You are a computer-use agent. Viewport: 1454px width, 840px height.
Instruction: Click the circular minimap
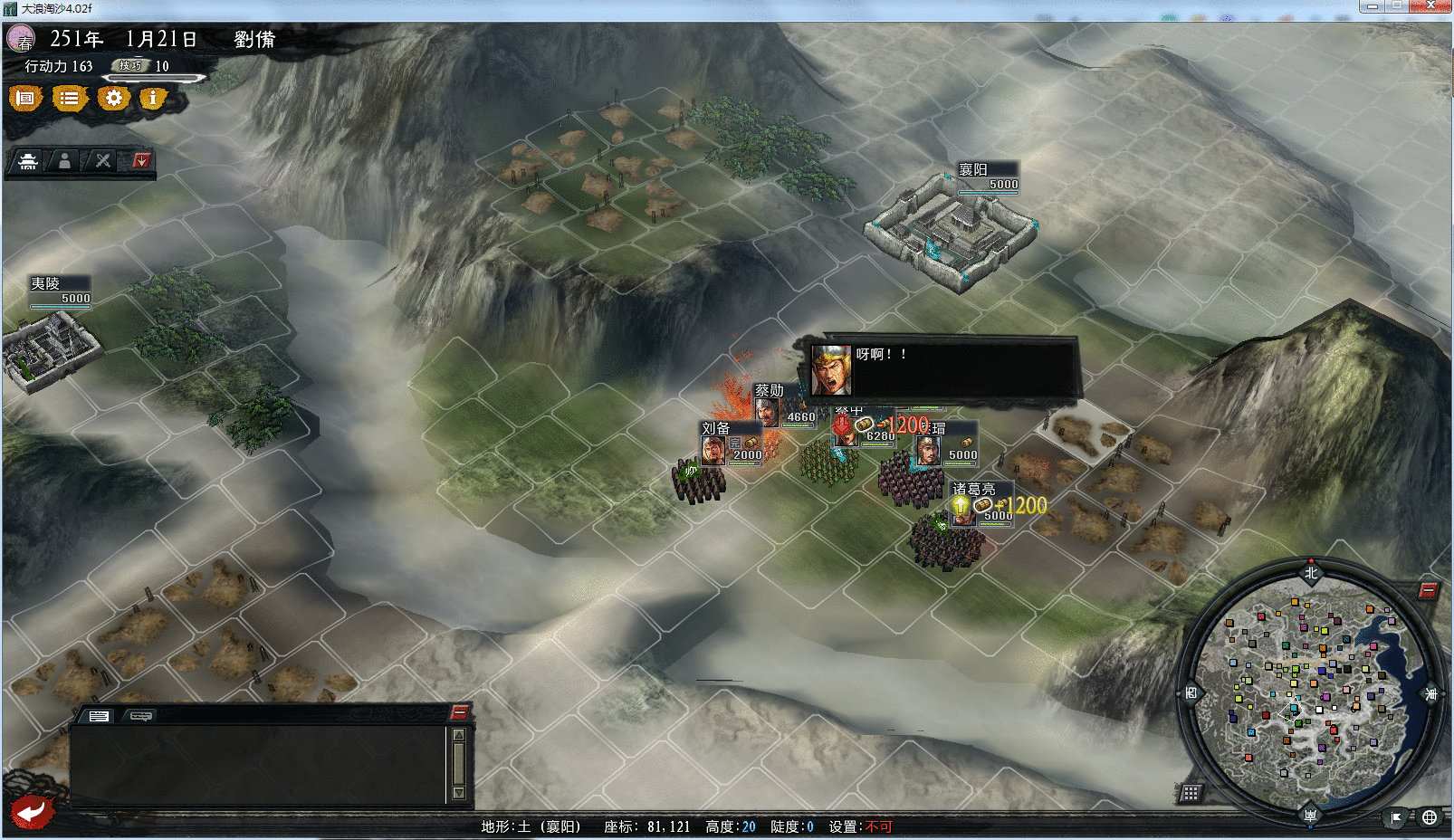pos(1310,693)
